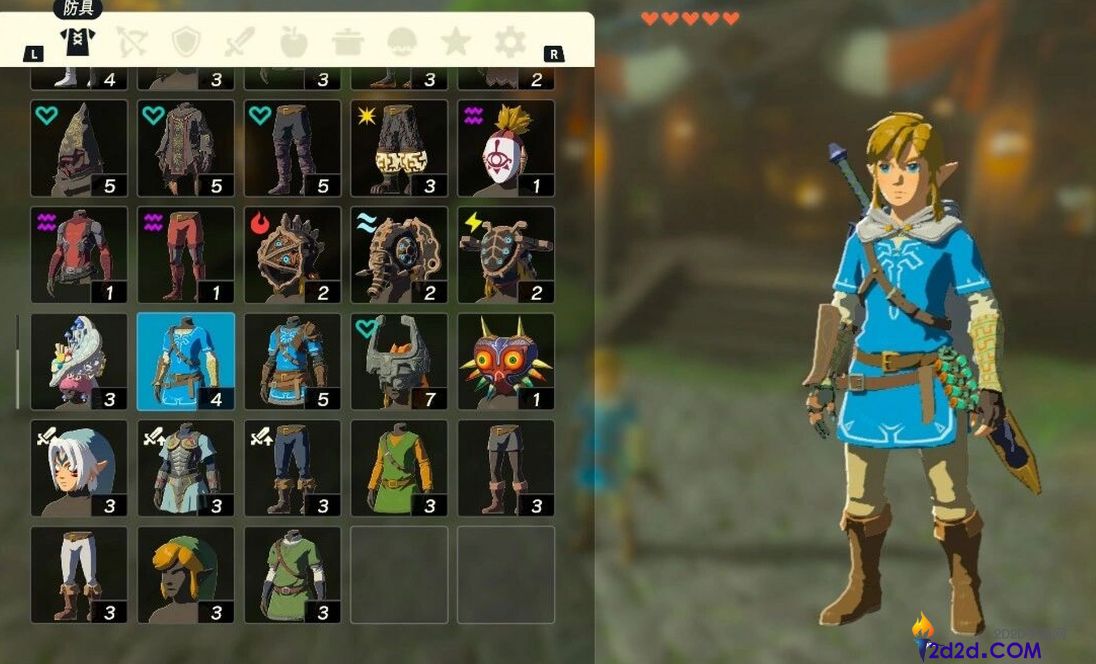Image resolution: width=1096 pixels, height=664 pixels.
Task: Choose the lightning-marked Divine Beast helm
Action: [x=506, y=255]
